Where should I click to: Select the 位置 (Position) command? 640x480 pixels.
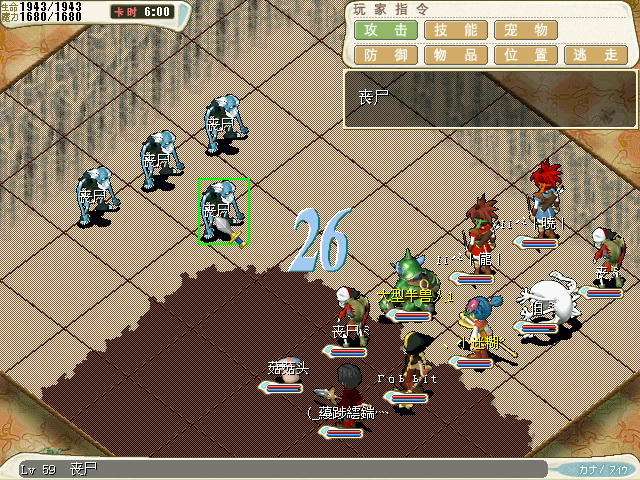click(525, 56)
